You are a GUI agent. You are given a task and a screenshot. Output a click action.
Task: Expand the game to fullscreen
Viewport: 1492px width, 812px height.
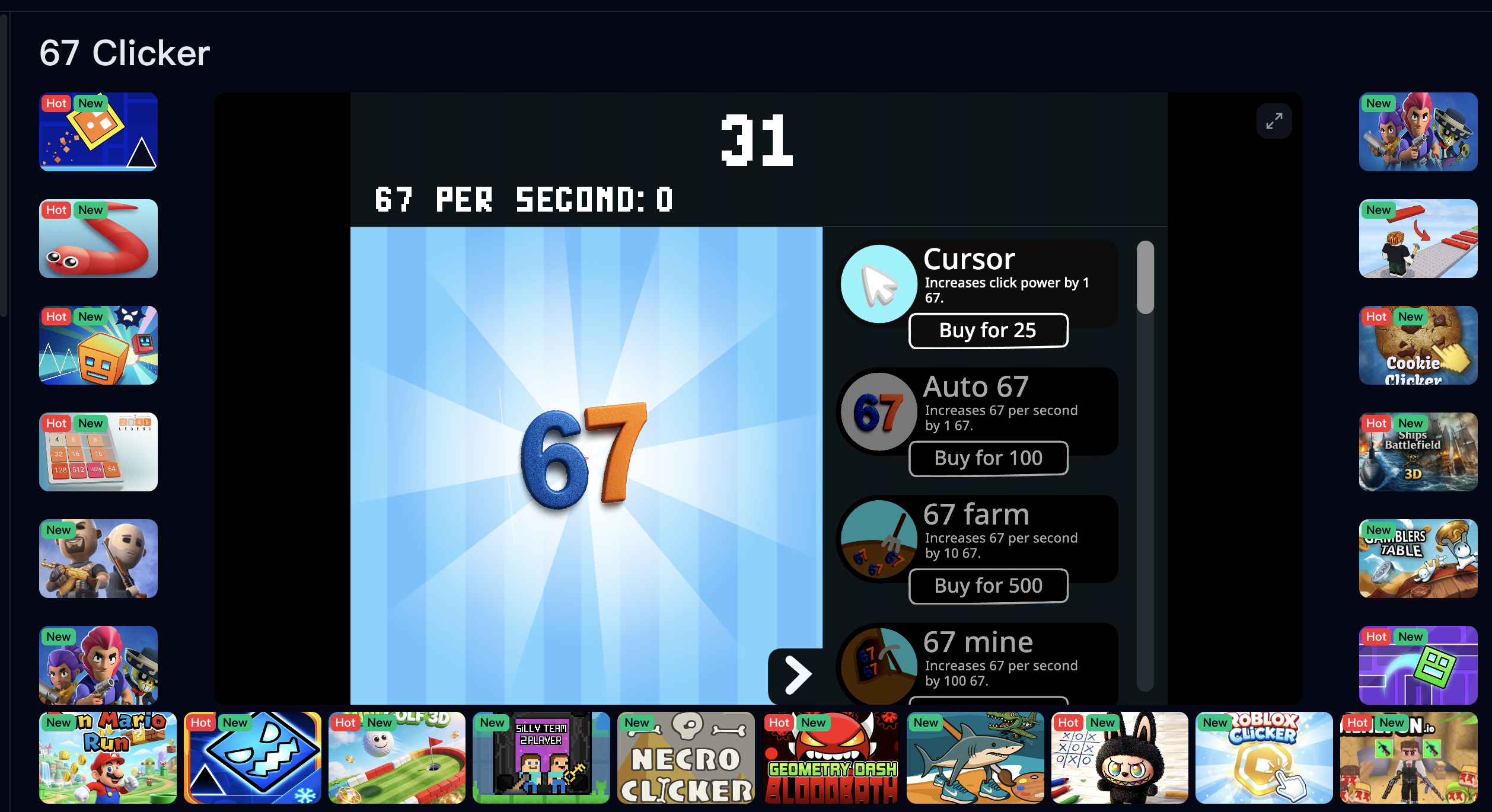pyautogui.click(x=1274, y=121)
